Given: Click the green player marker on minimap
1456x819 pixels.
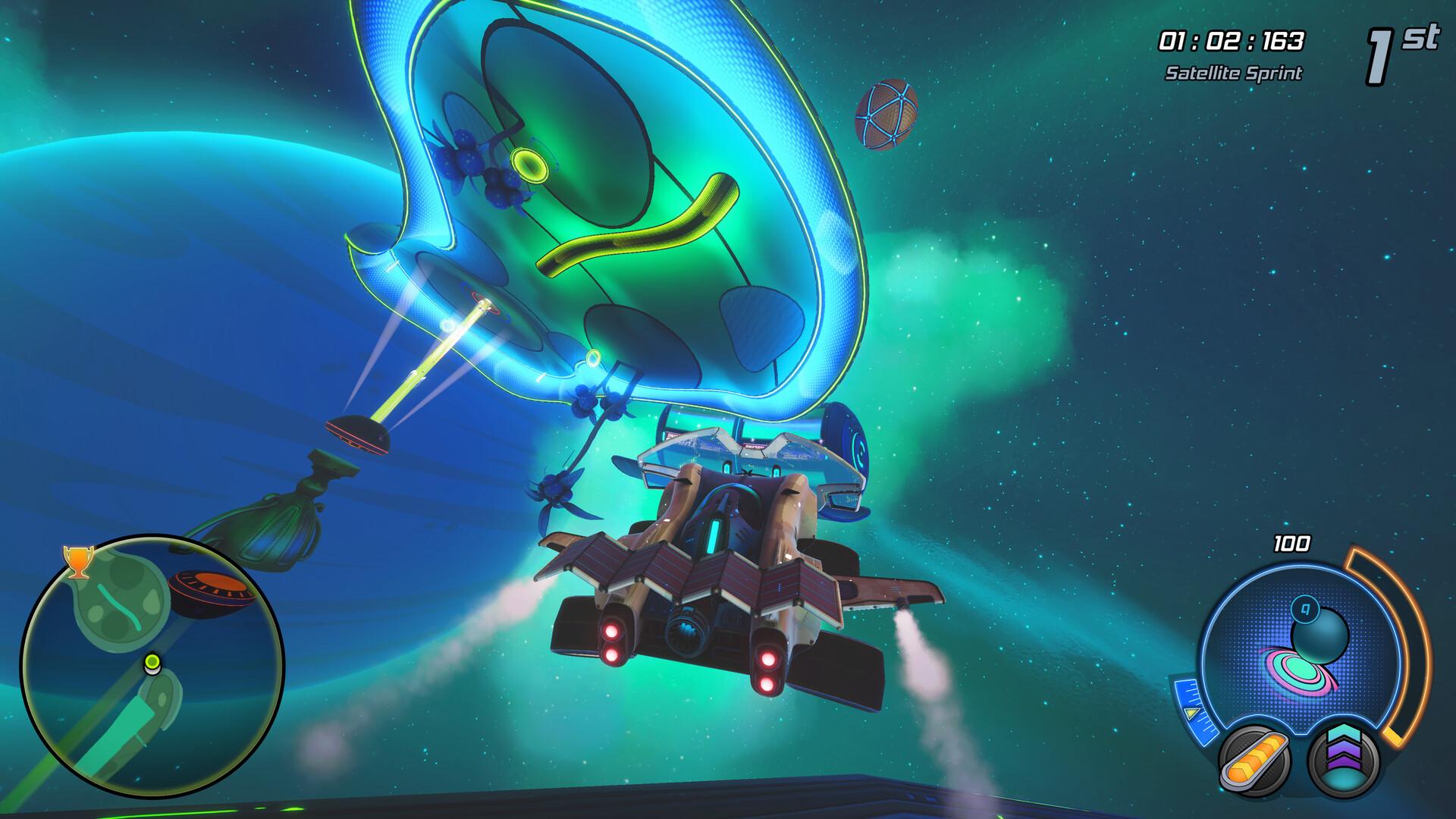Looking at the screenshot, I should (152, 664).
